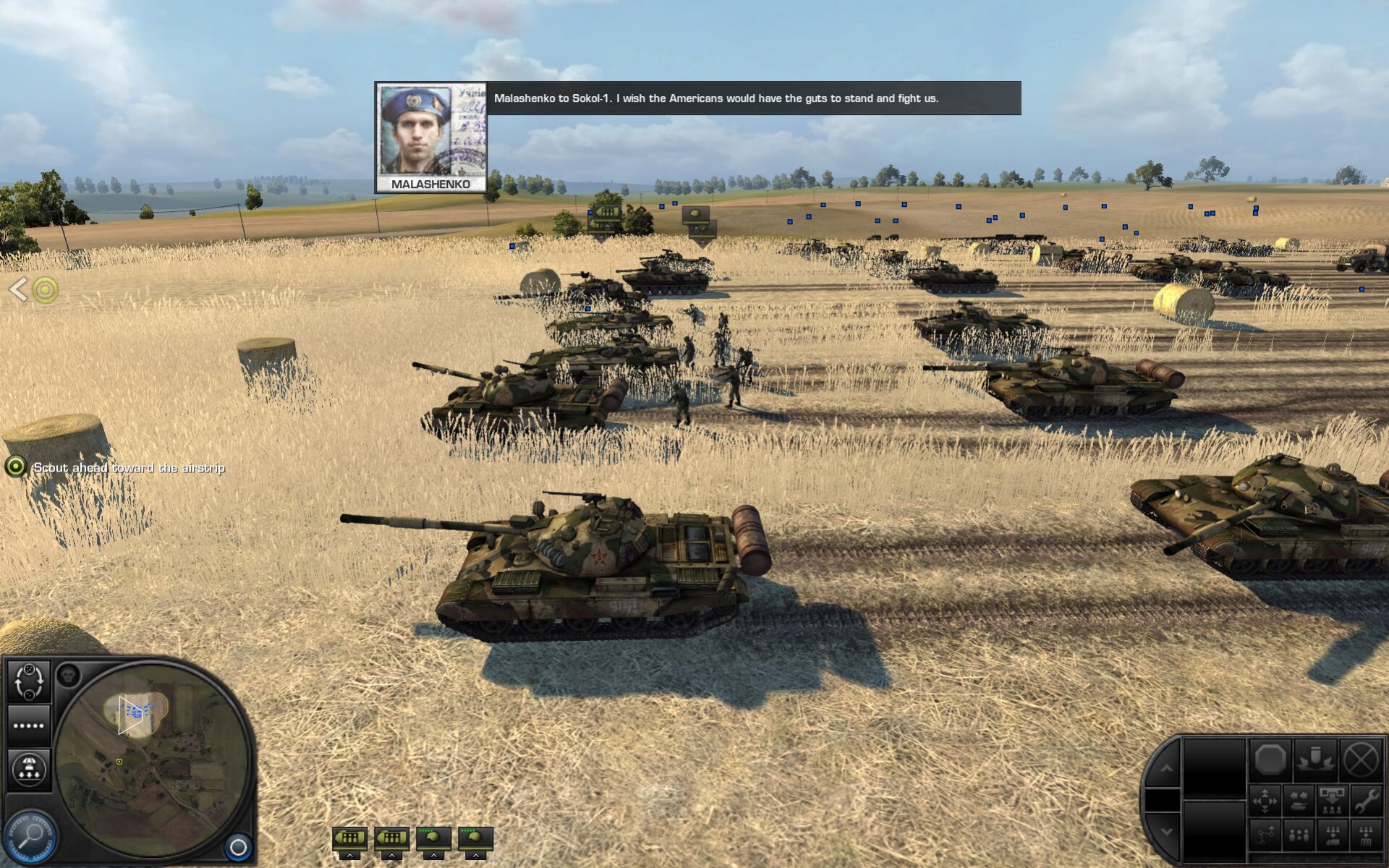Click the down arrow on the command panel
Screen dimensions: 1389x868
point(1165,832)
